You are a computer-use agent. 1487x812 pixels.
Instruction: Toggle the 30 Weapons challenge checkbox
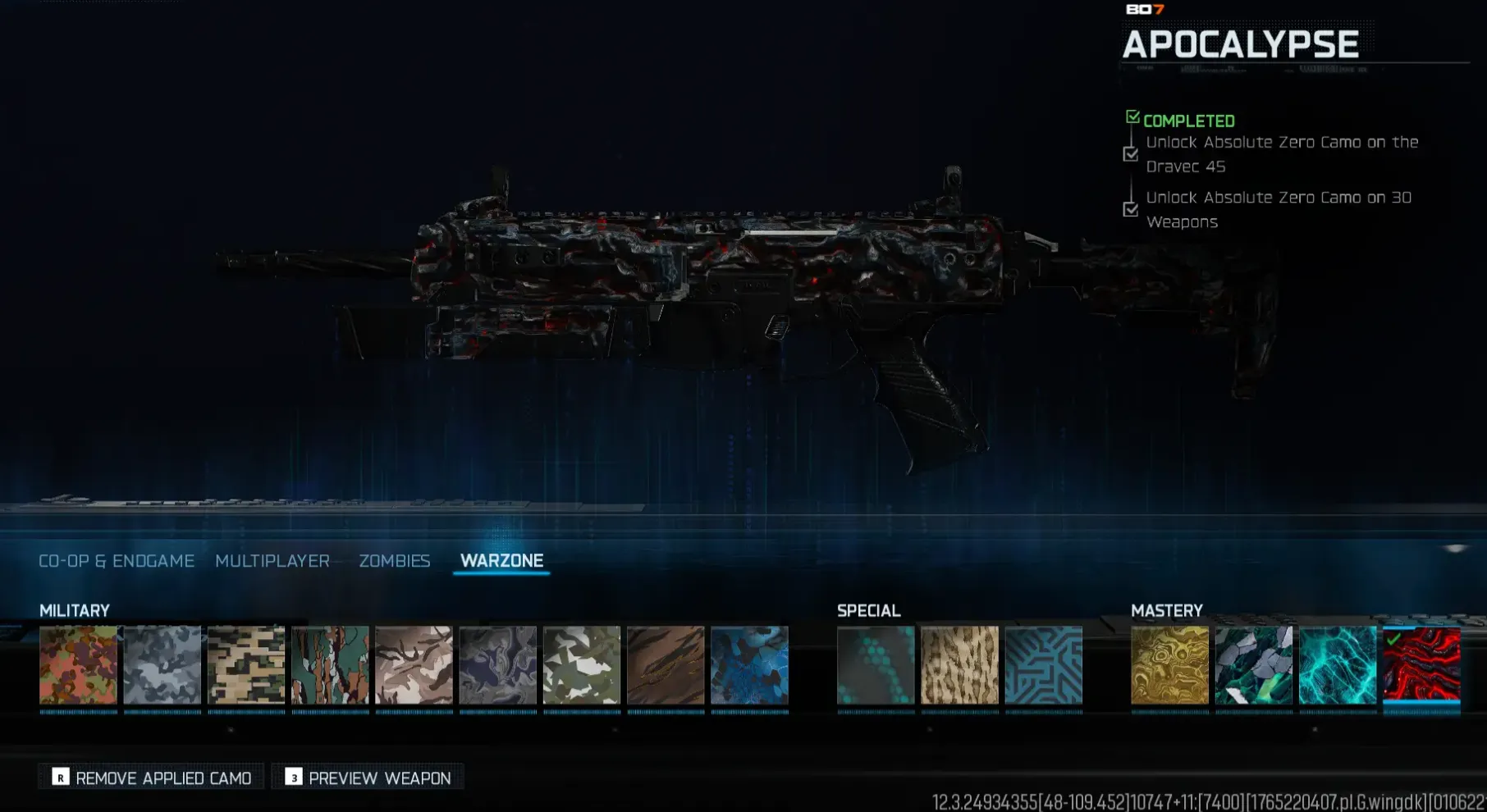coord(1132,210)
